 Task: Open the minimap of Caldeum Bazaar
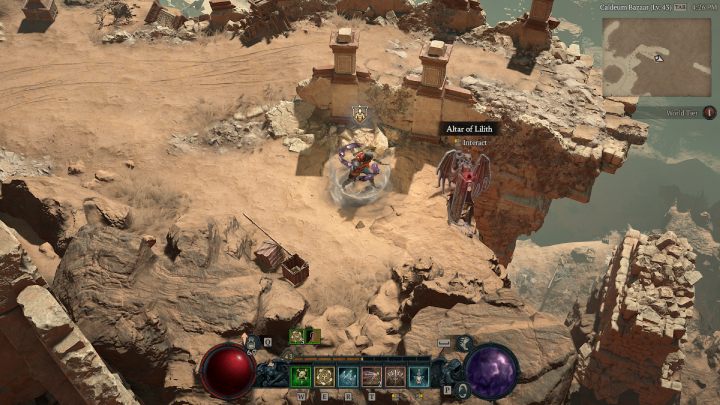(x=657, y=57)
